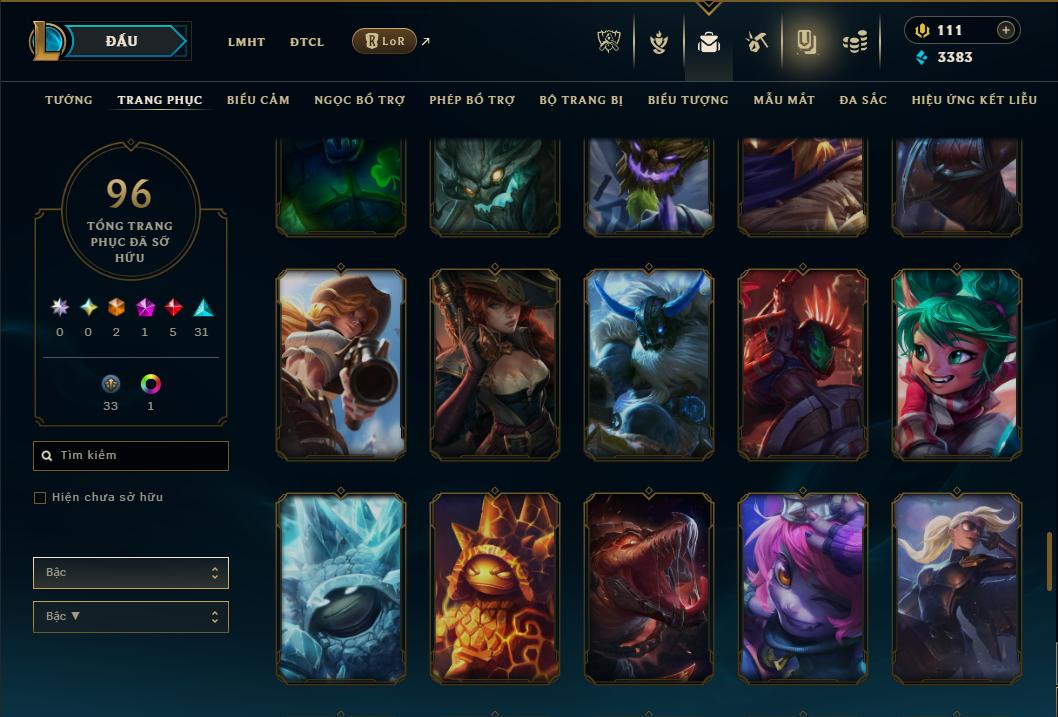Open the hammer crafting icon
The height and width of the screenshot is (717, 1058).
click(756, 42)
